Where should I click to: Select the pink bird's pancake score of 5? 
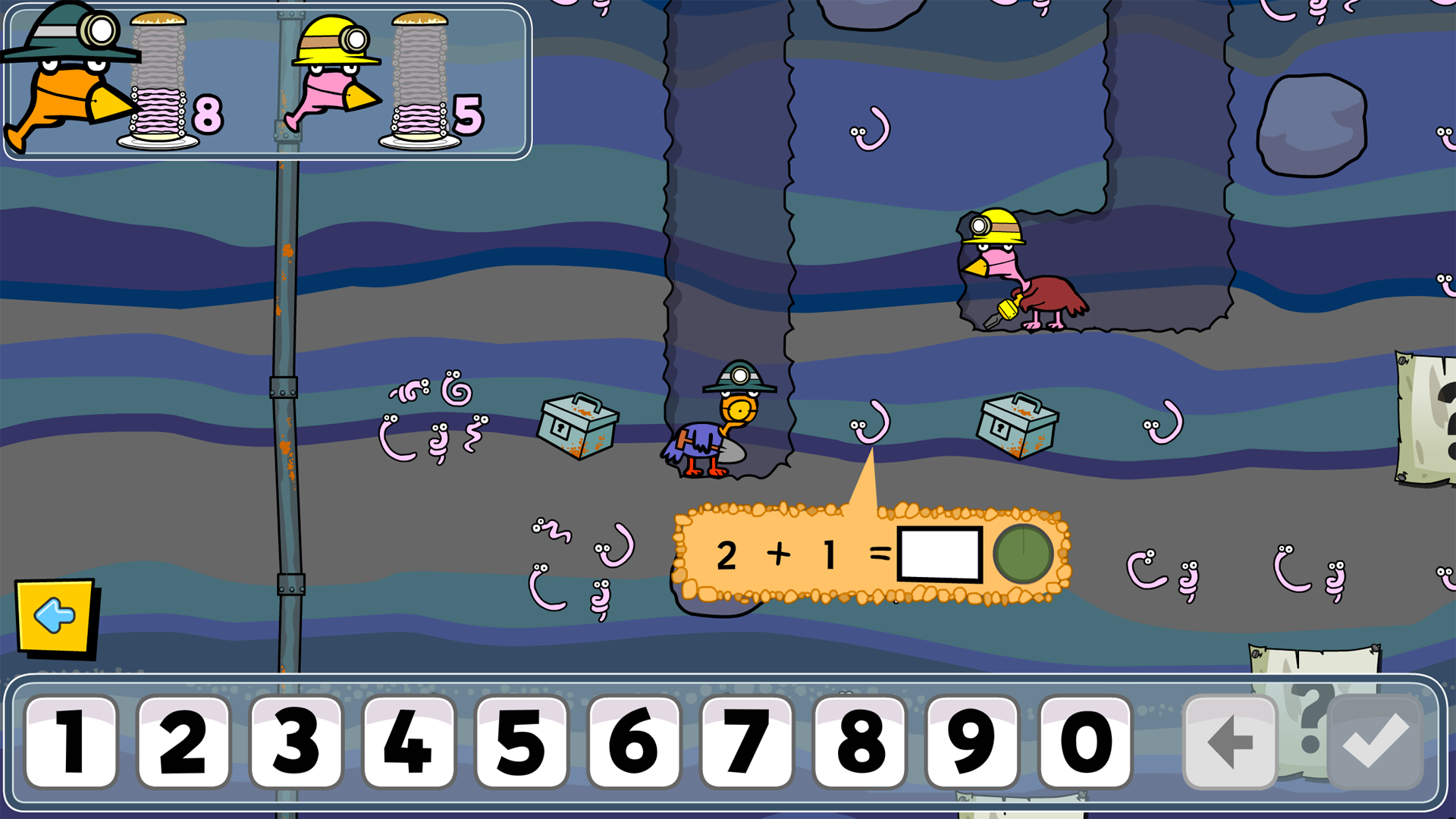tap(467, 115)
